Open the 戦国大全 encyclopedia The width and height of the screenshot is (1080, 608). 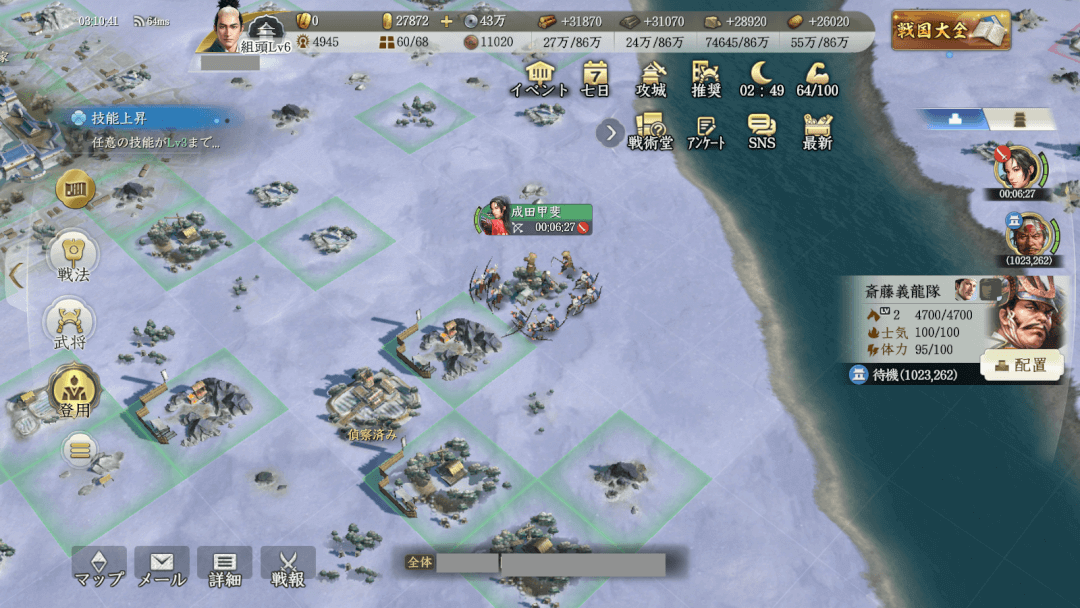coord(950,29)
